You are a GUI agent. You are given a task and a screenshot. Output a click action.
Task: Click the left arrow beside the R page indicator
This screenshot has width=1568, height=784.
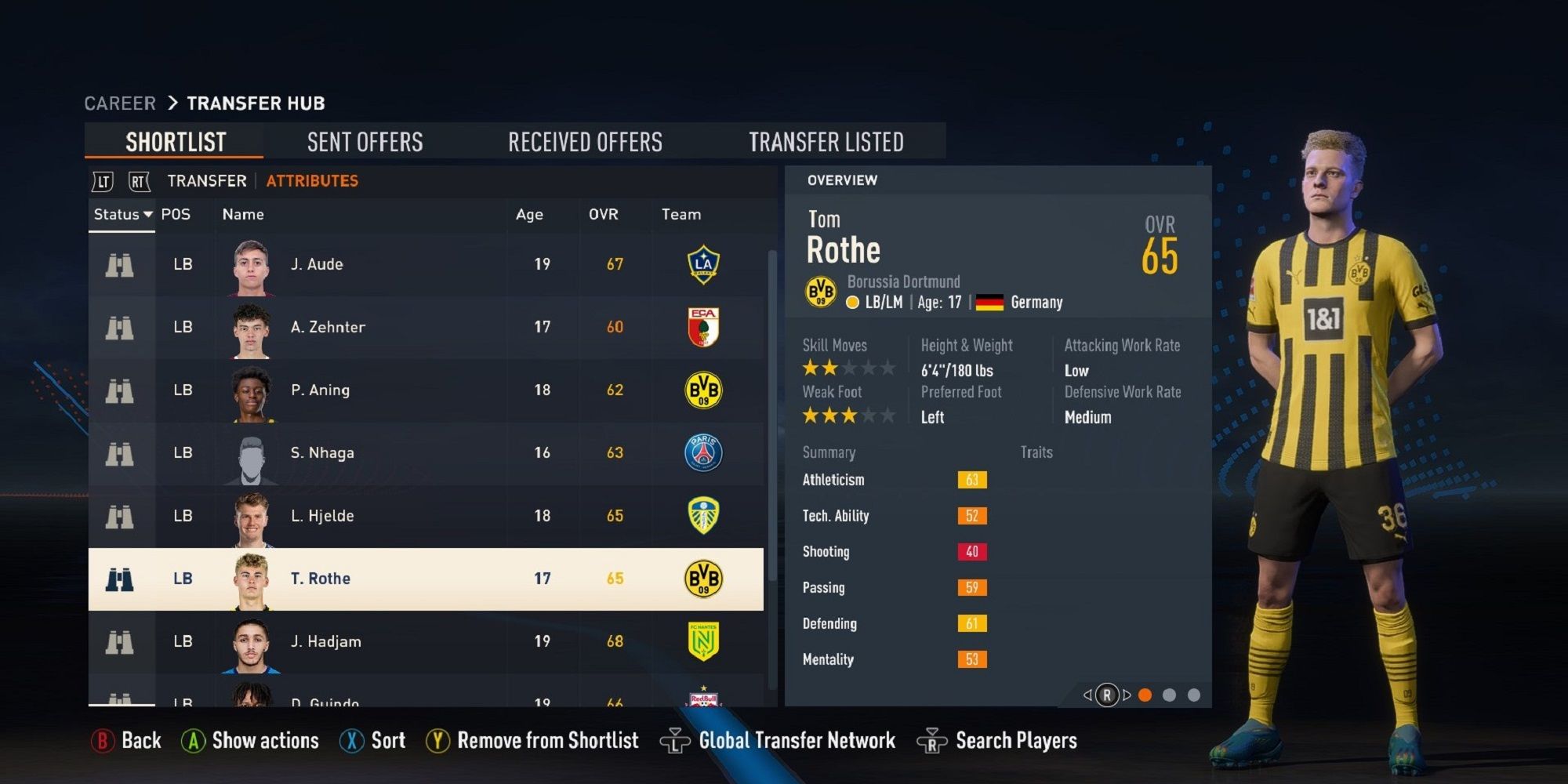1088,694
